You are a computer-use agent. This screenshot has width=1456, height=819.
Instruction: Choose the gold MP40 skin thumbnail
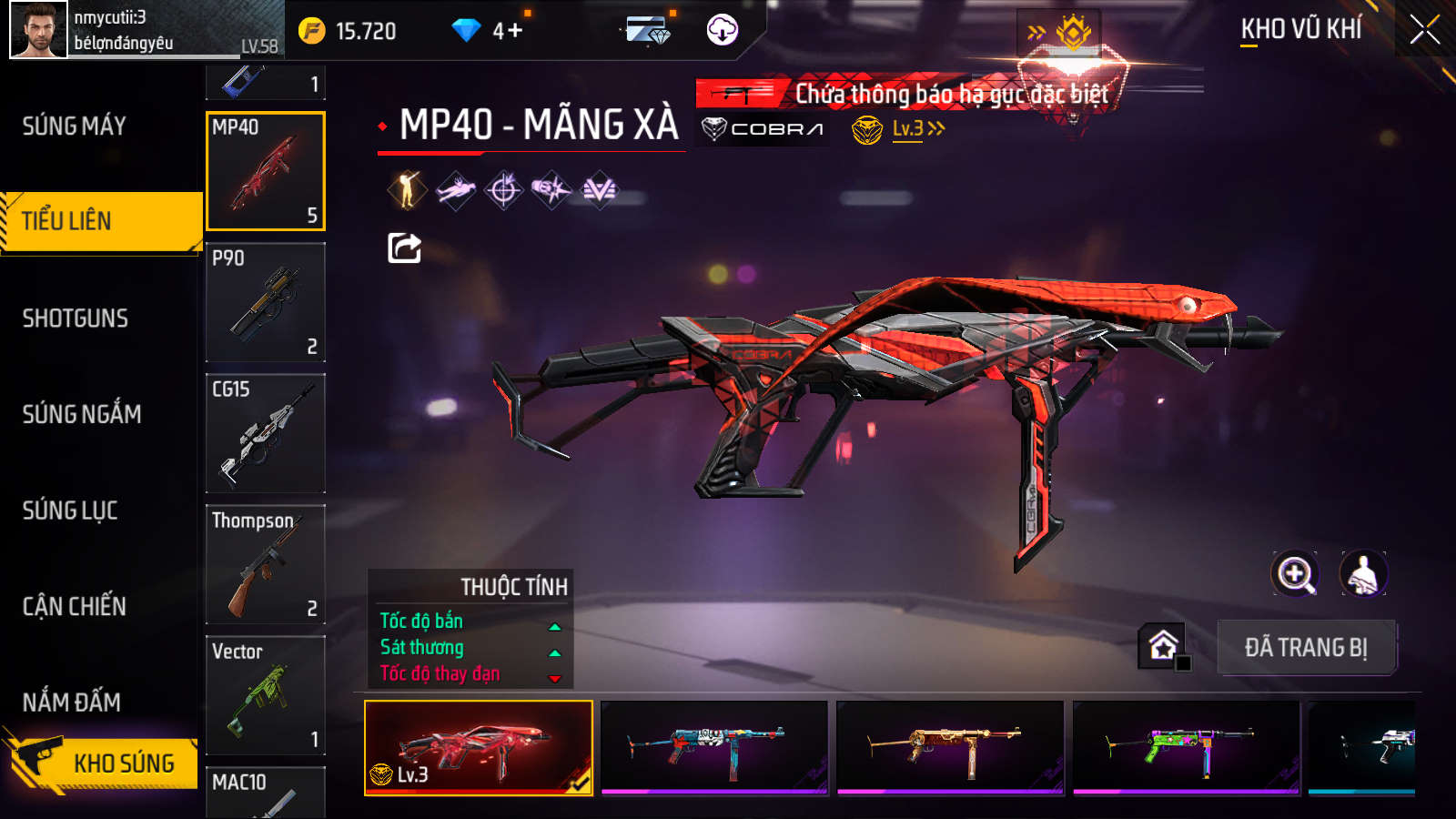pos(950,747)
